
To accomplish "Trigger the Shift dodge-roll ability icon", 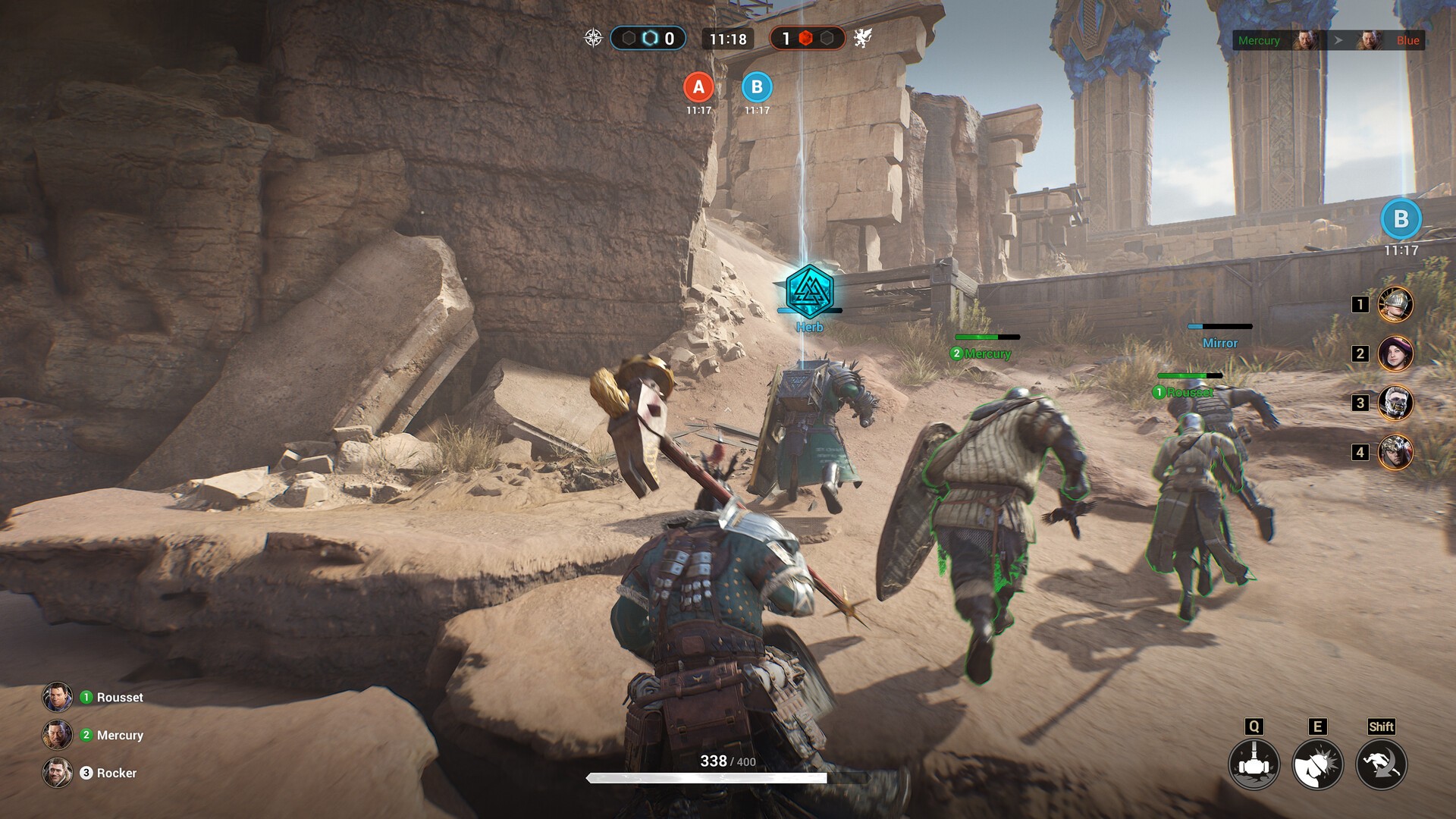I will (x=1383, y=764).
